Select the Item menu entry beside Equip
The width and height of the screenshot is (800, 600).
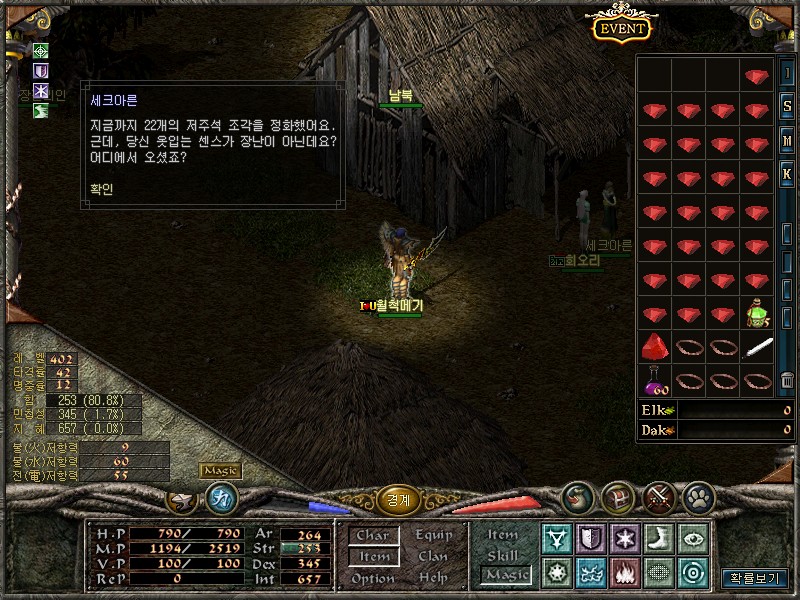(x=373, y=557)
